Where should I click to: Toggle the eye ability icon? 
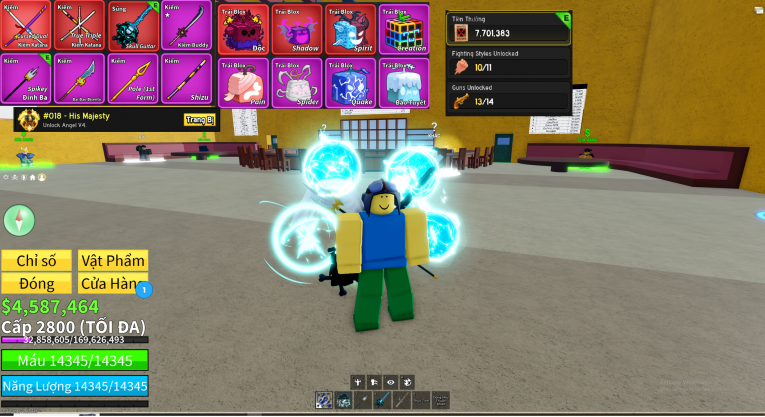(x=391, y=382)
